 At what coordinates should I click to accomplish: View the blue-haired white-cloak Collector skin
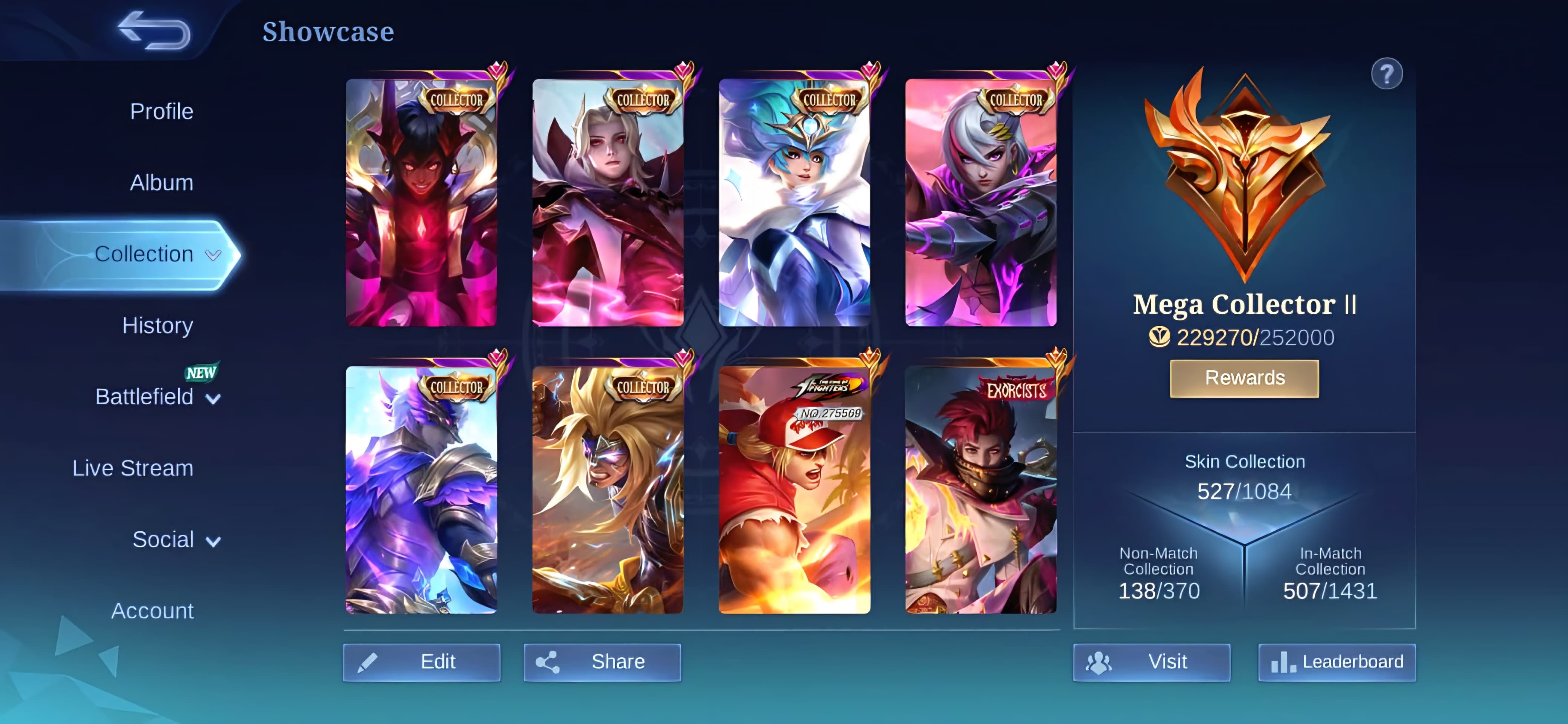(x=794, y=202)
